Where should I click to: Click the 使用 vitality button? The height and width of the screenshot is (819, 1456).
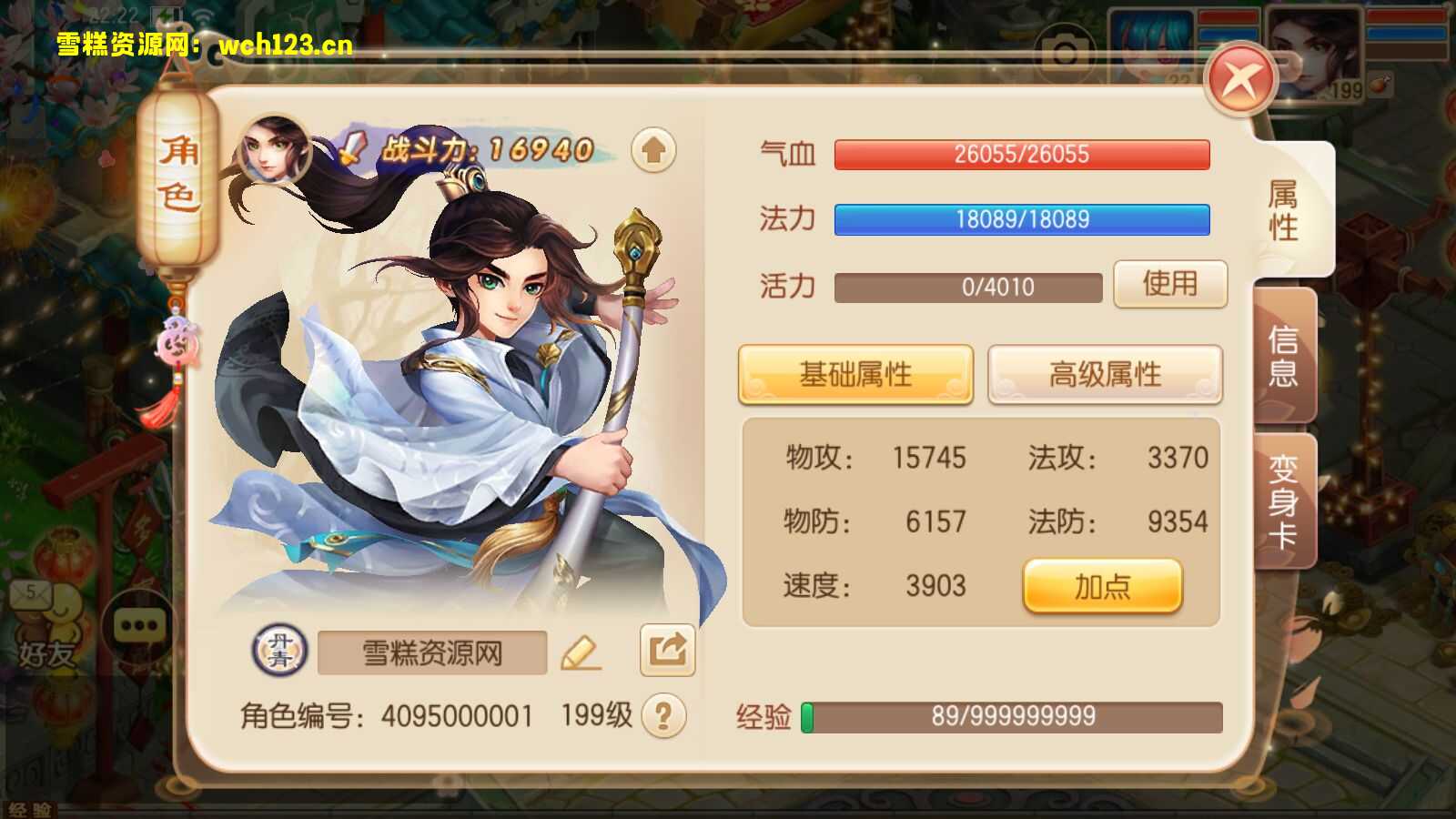1170,284
